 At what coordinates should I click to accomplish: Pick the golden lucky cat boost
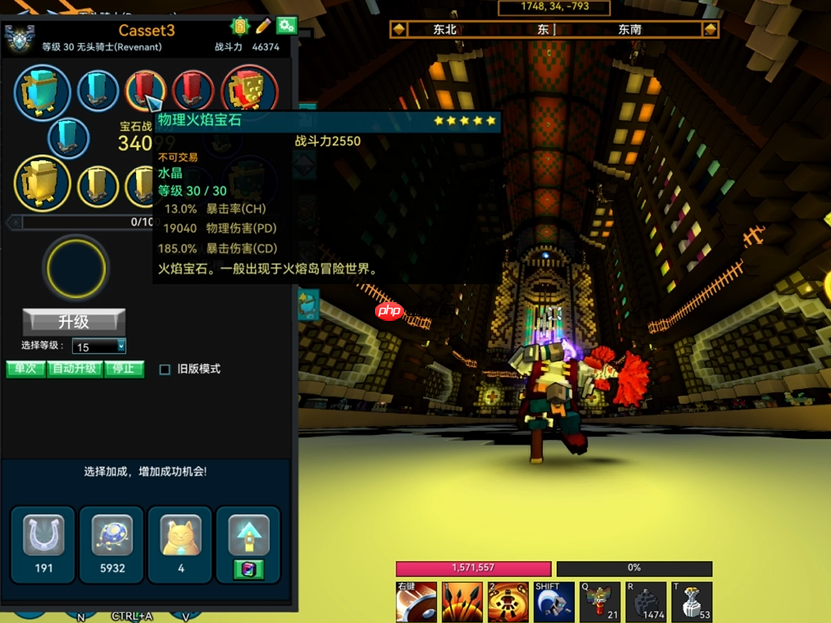click(180, 537)
